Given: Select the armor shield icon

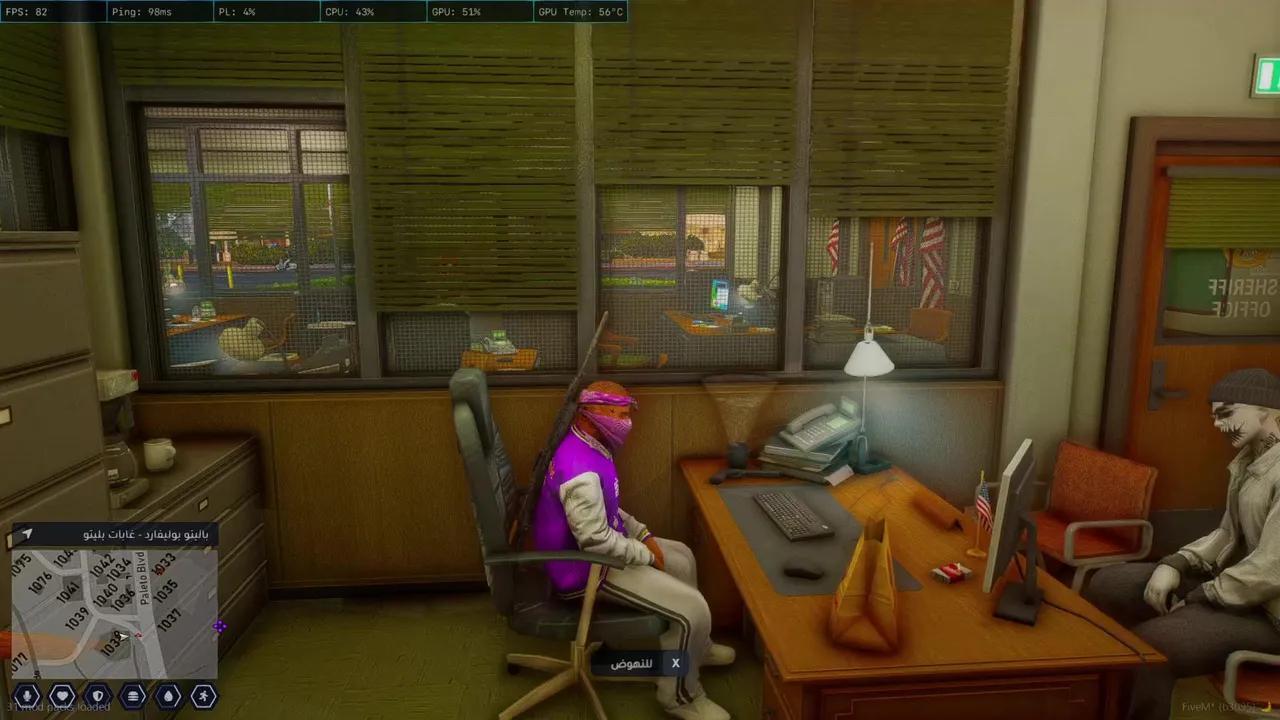Looking at the screenshot, I should coord(97,695).
